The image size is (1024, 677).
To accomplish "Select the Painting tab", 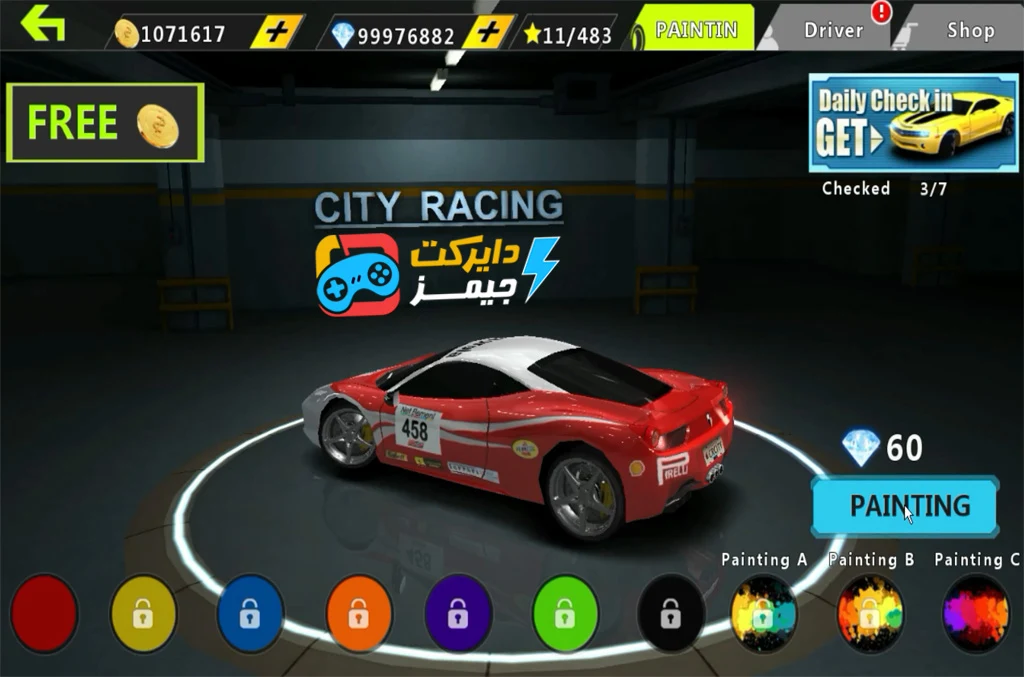I will [696, 30].
